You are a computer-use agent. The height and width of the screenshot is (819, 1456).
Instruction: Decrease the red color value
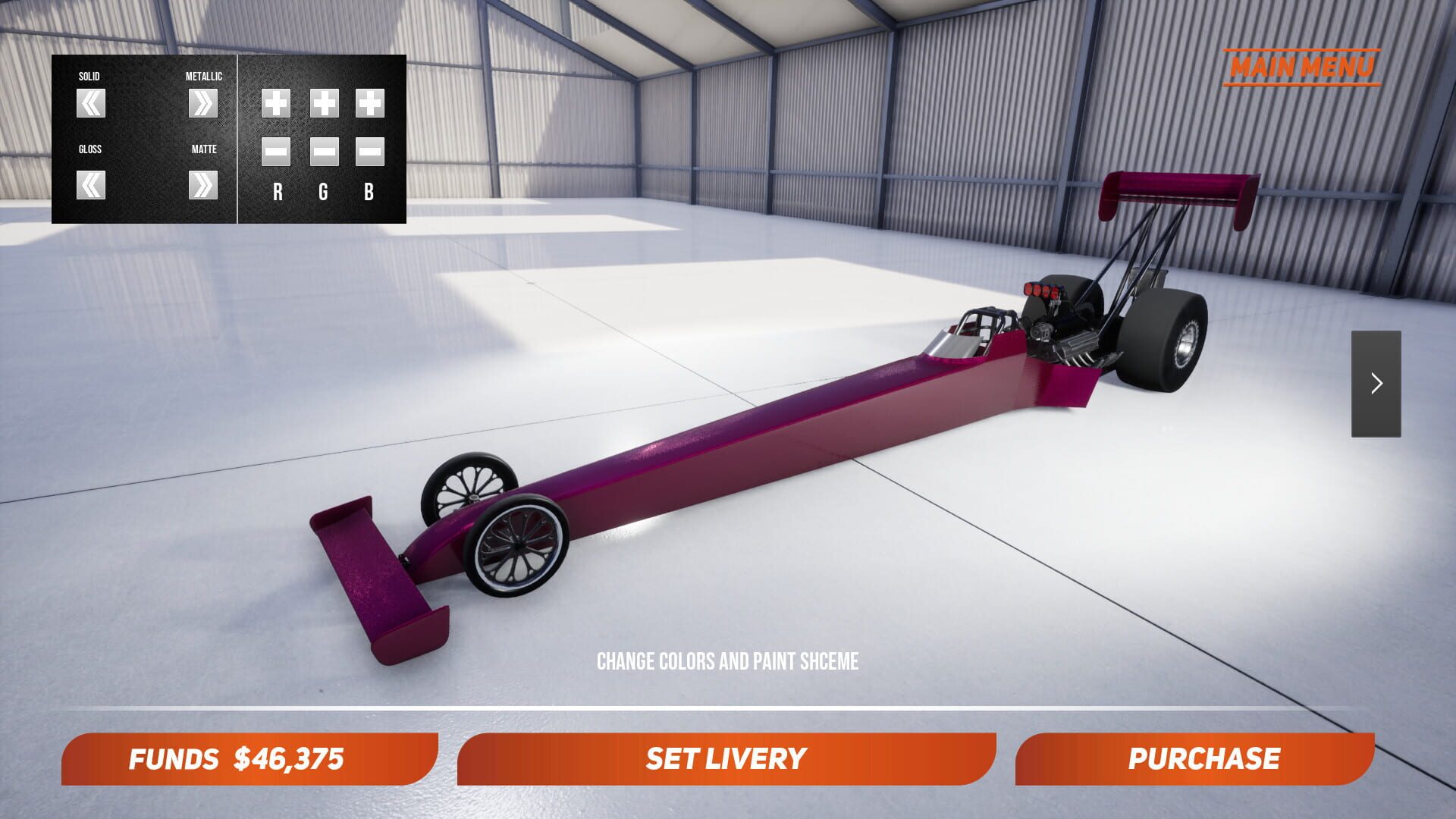point(275,153)
